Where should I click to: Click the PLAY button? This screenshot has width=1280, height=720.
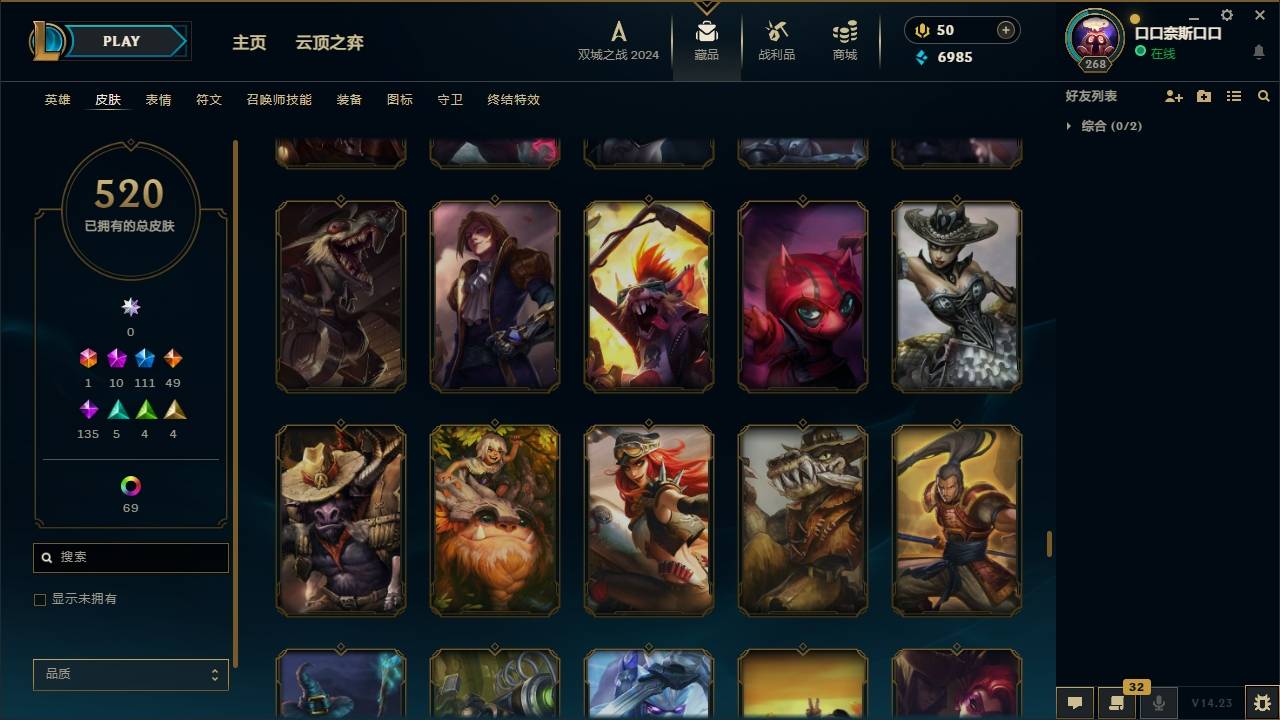(120, 41)
